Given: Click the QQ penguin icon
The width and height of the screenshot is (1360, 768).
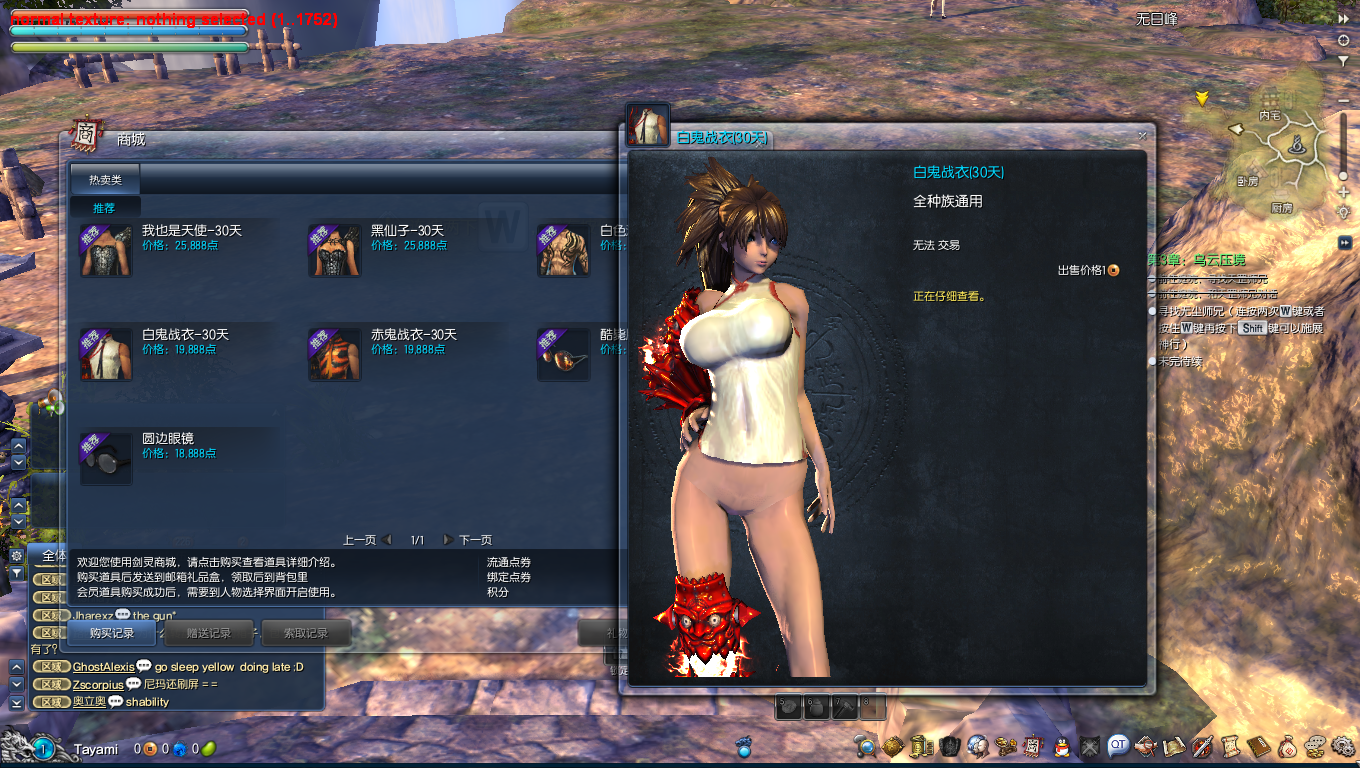Looking at the screenshot, I should click(x=1063, y=745).
